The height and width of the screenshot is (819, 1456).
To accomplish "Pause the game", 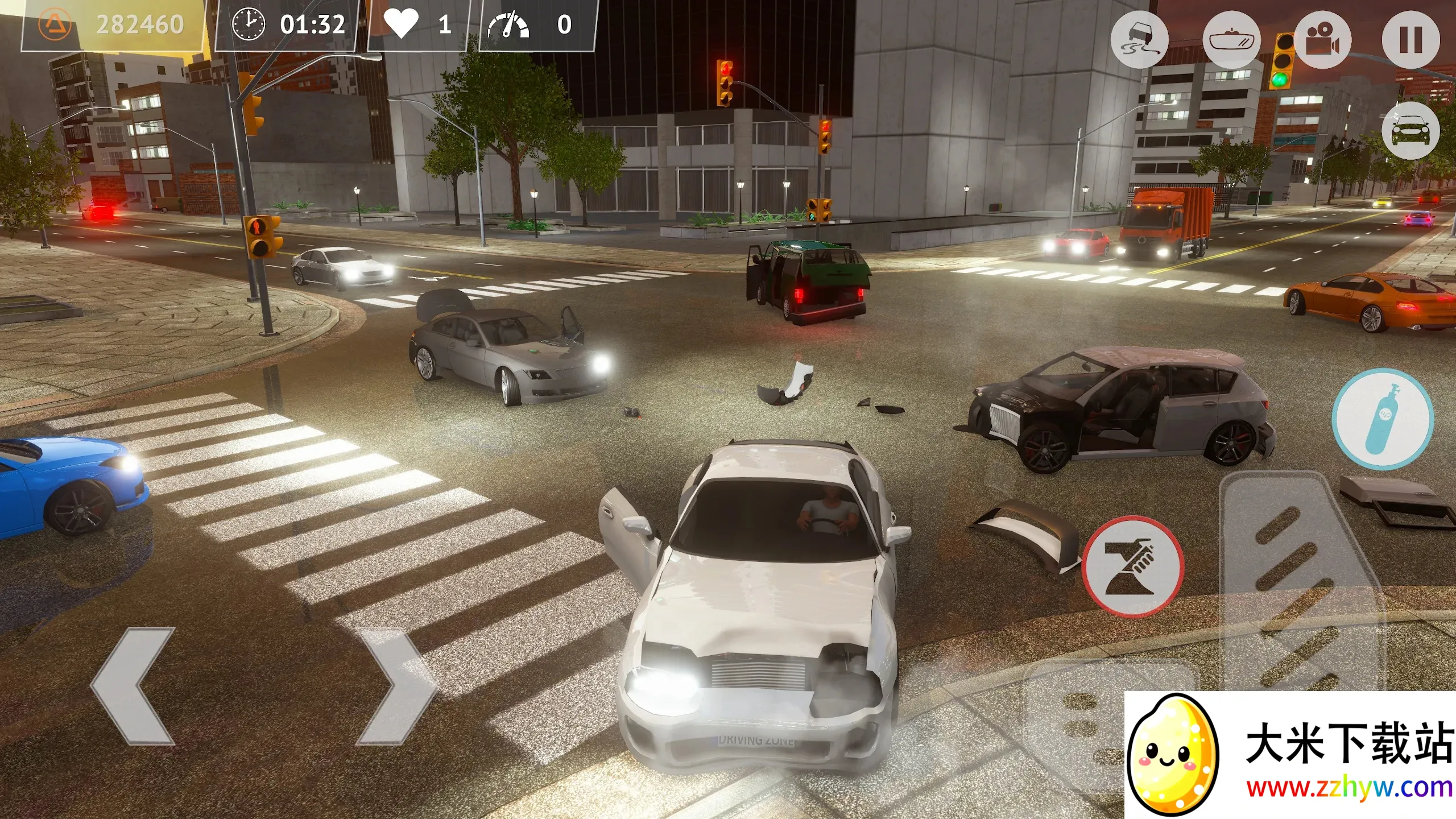I will [1410, 40].
